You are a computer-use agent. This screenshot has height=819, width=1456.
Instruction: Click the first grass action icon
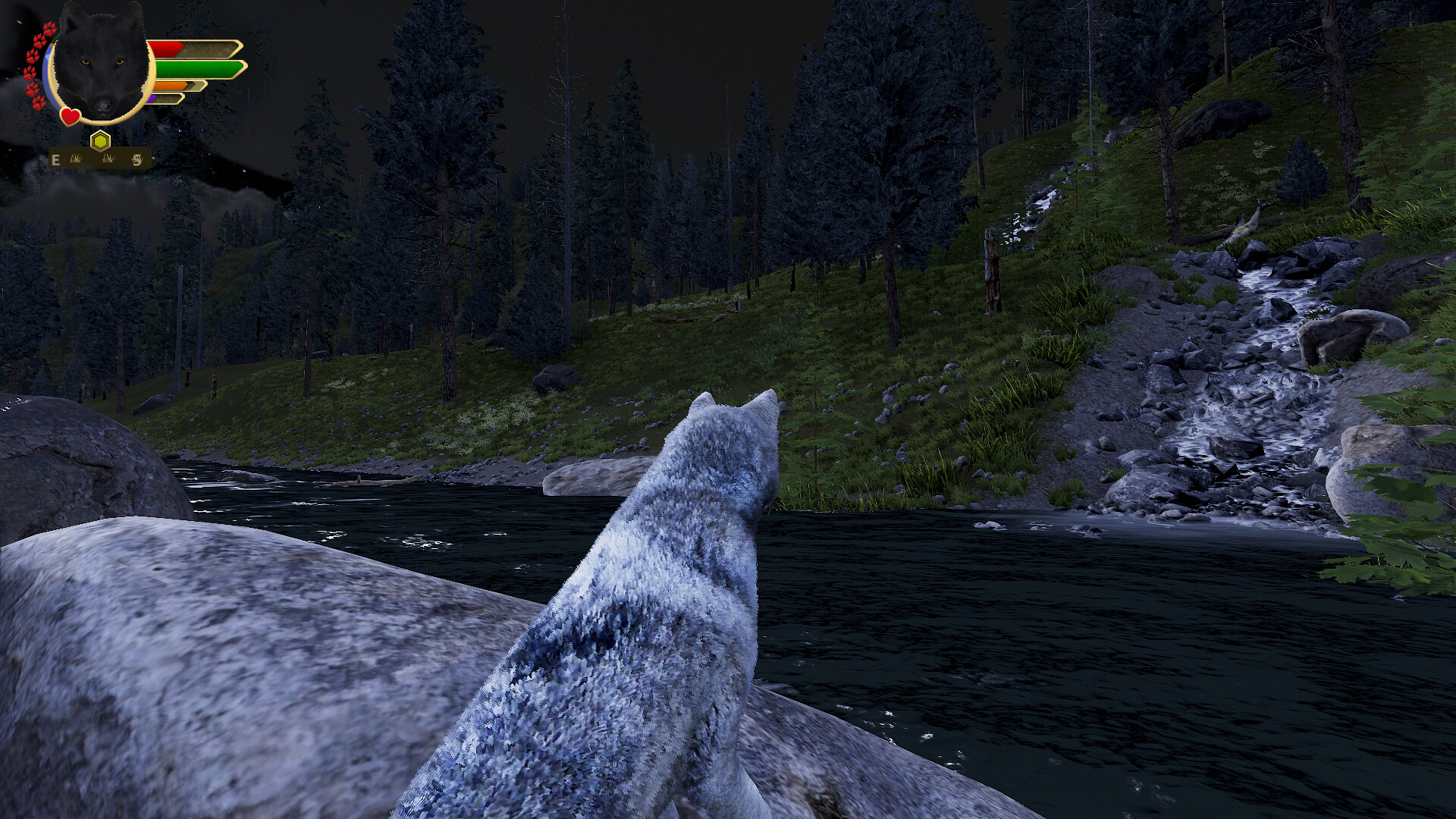[x=77, y=159]
